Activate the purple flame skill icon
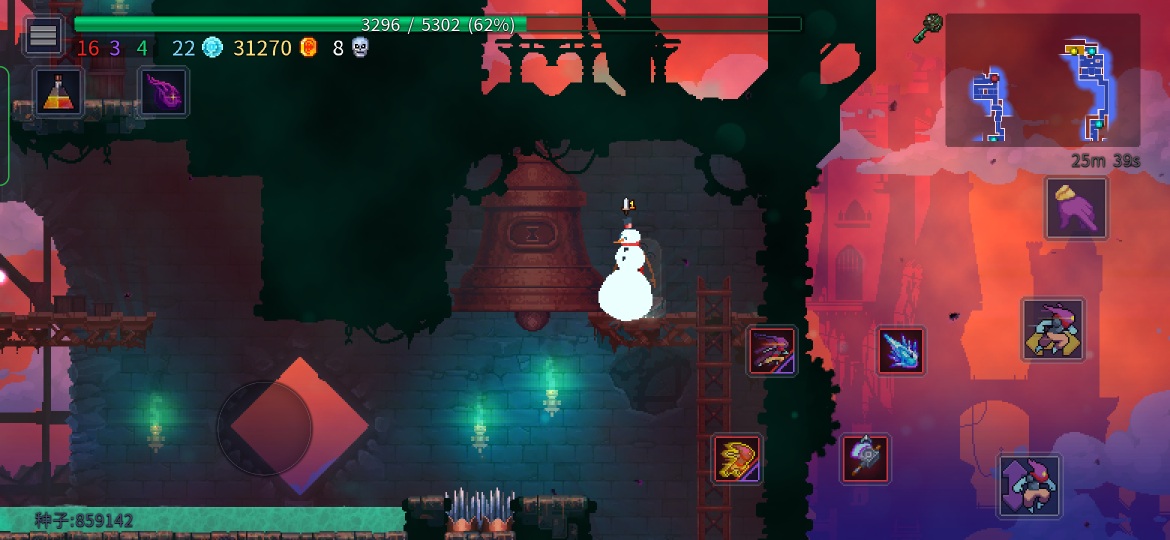The image size is (1170, 540). [x=162, y=92]
